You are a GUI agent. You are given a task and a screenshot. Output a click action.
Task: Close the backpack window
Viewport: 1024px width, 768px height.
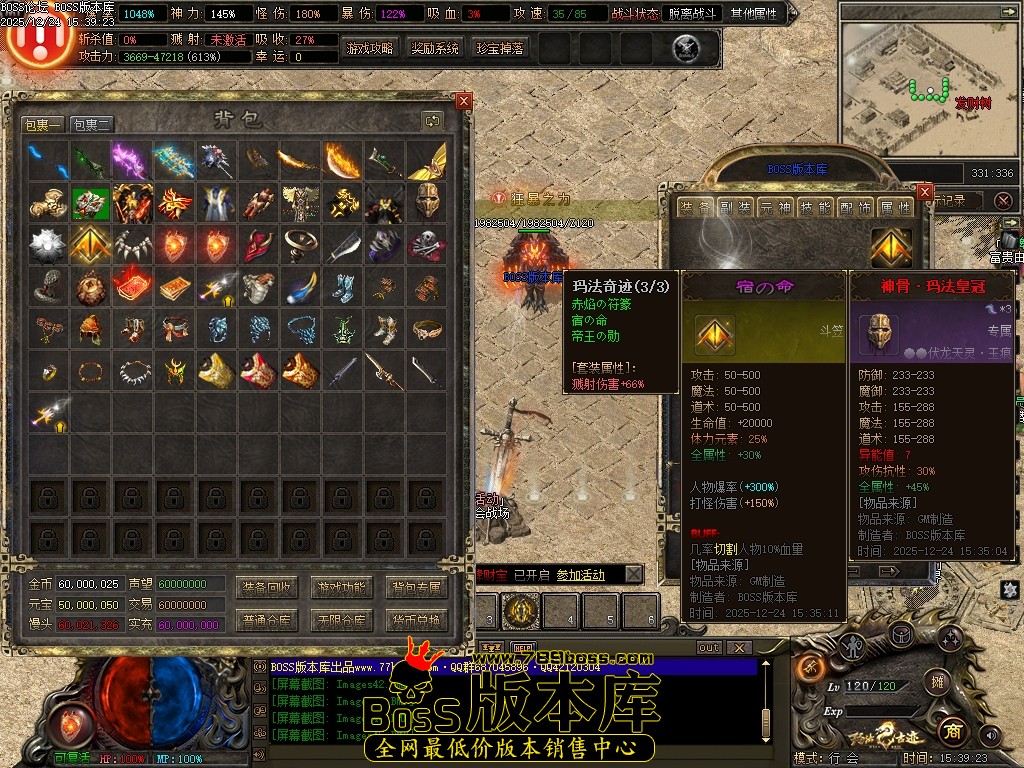click(x=463, y=101)
